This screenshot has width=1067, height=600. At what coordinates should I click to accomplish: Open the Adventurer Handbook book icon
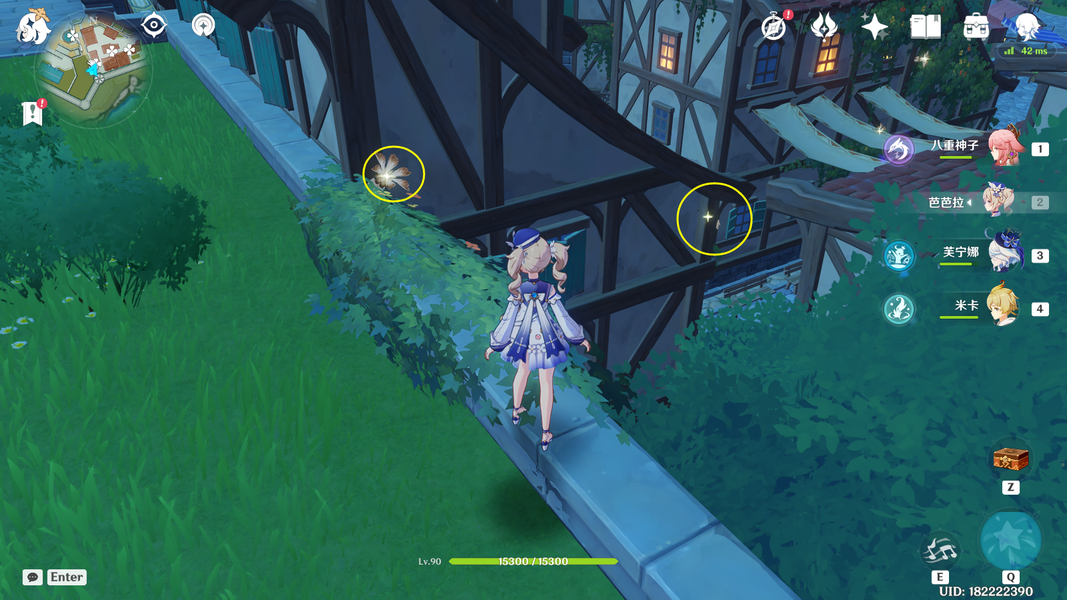pos(925,27)
